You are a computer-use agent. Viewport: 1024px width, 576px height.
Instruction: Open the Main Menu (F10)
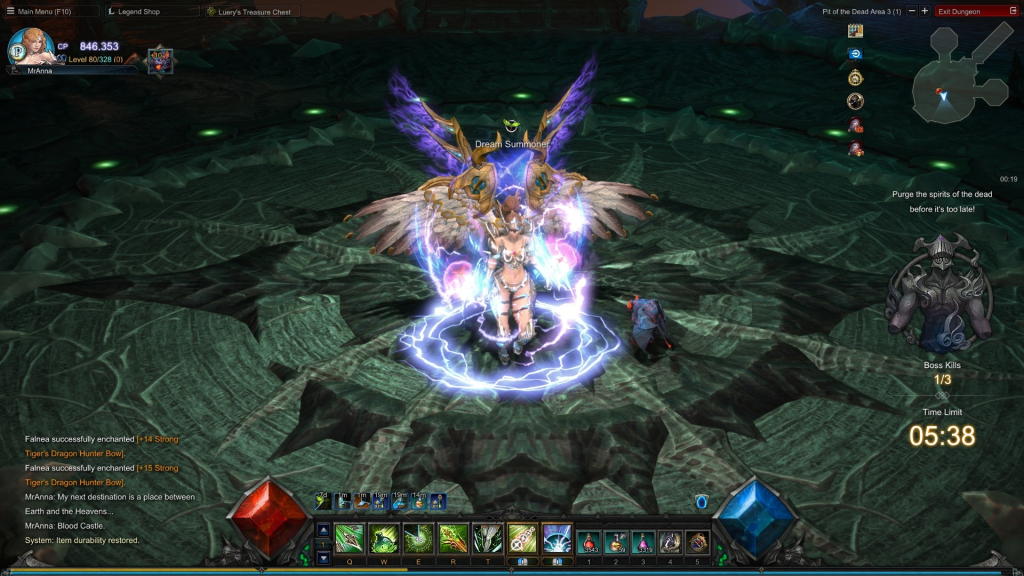pos(44,11)
